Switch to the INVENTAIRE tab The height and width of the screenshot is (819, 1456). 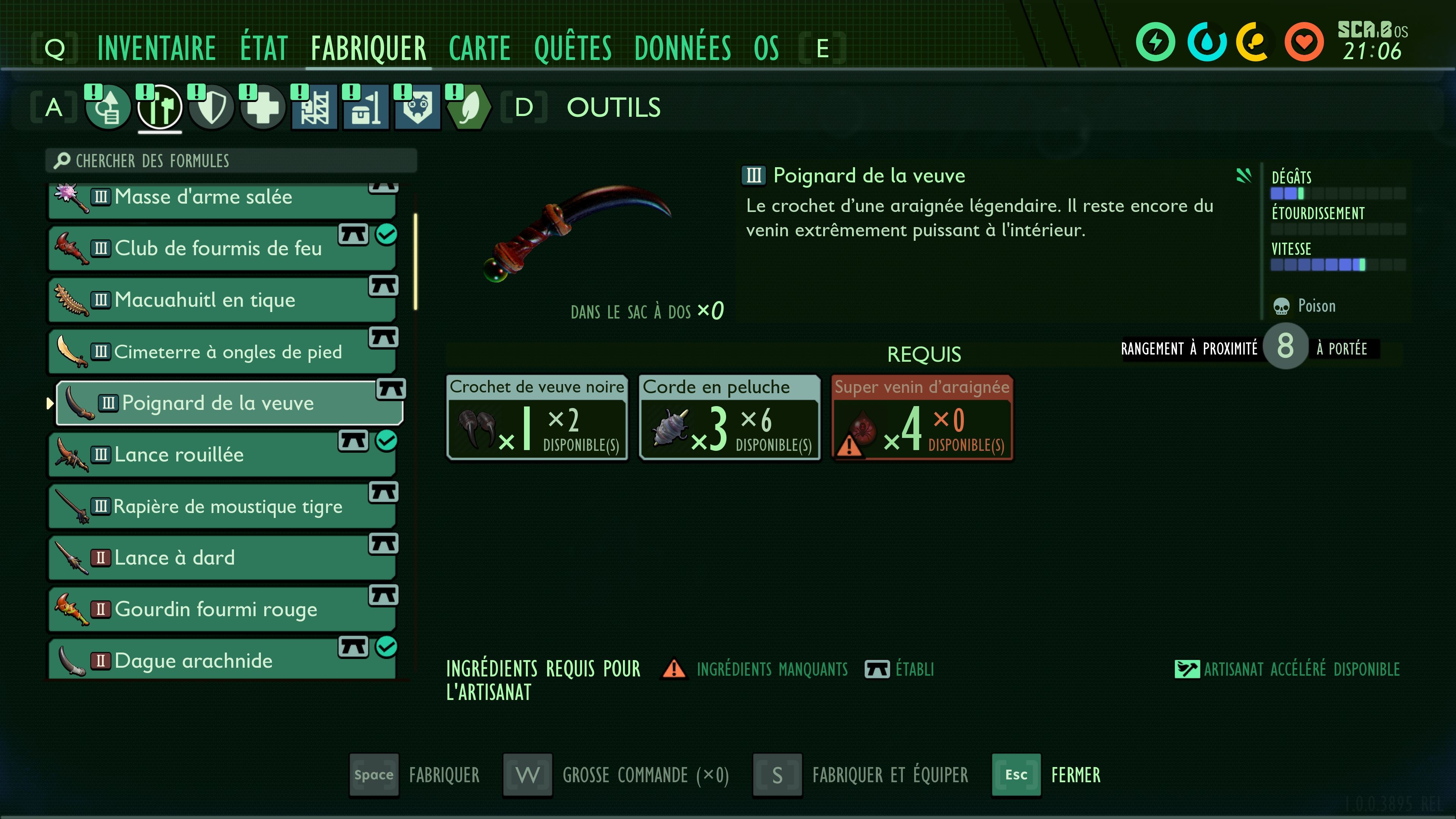pyautogui.click(x=157, y=48)
